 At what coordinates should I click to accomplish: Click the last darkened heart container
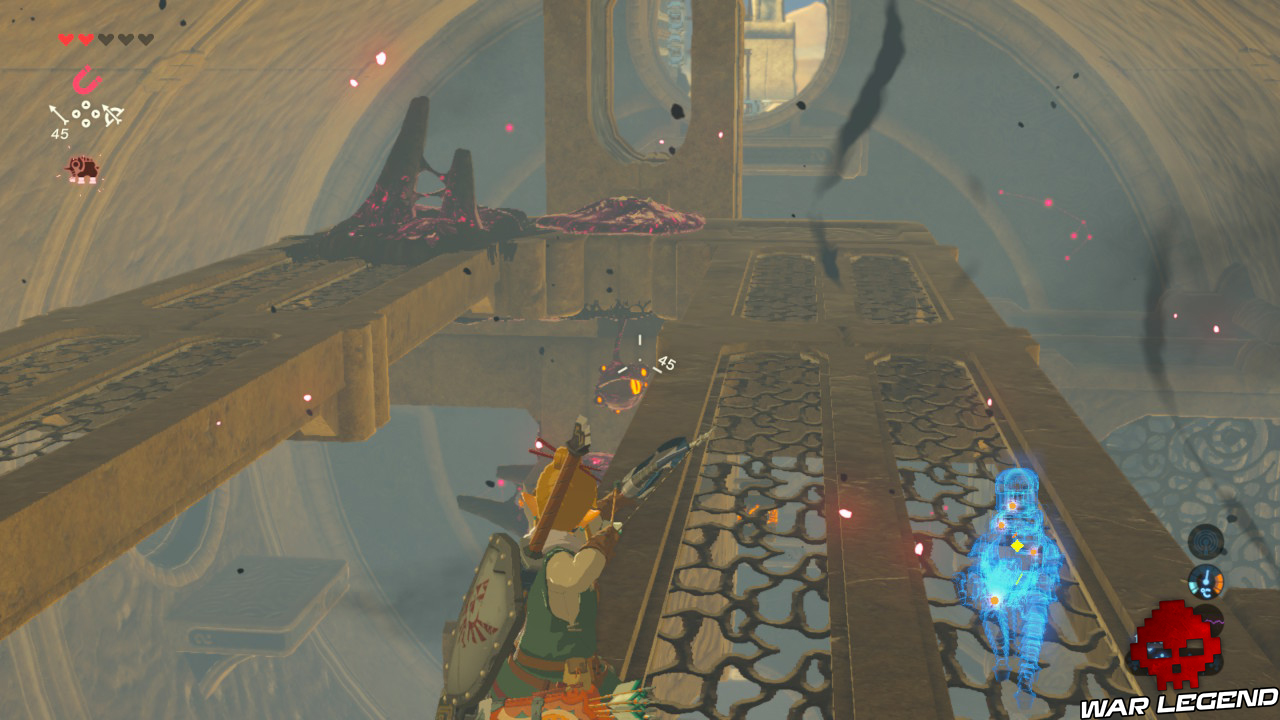point(147,38)
